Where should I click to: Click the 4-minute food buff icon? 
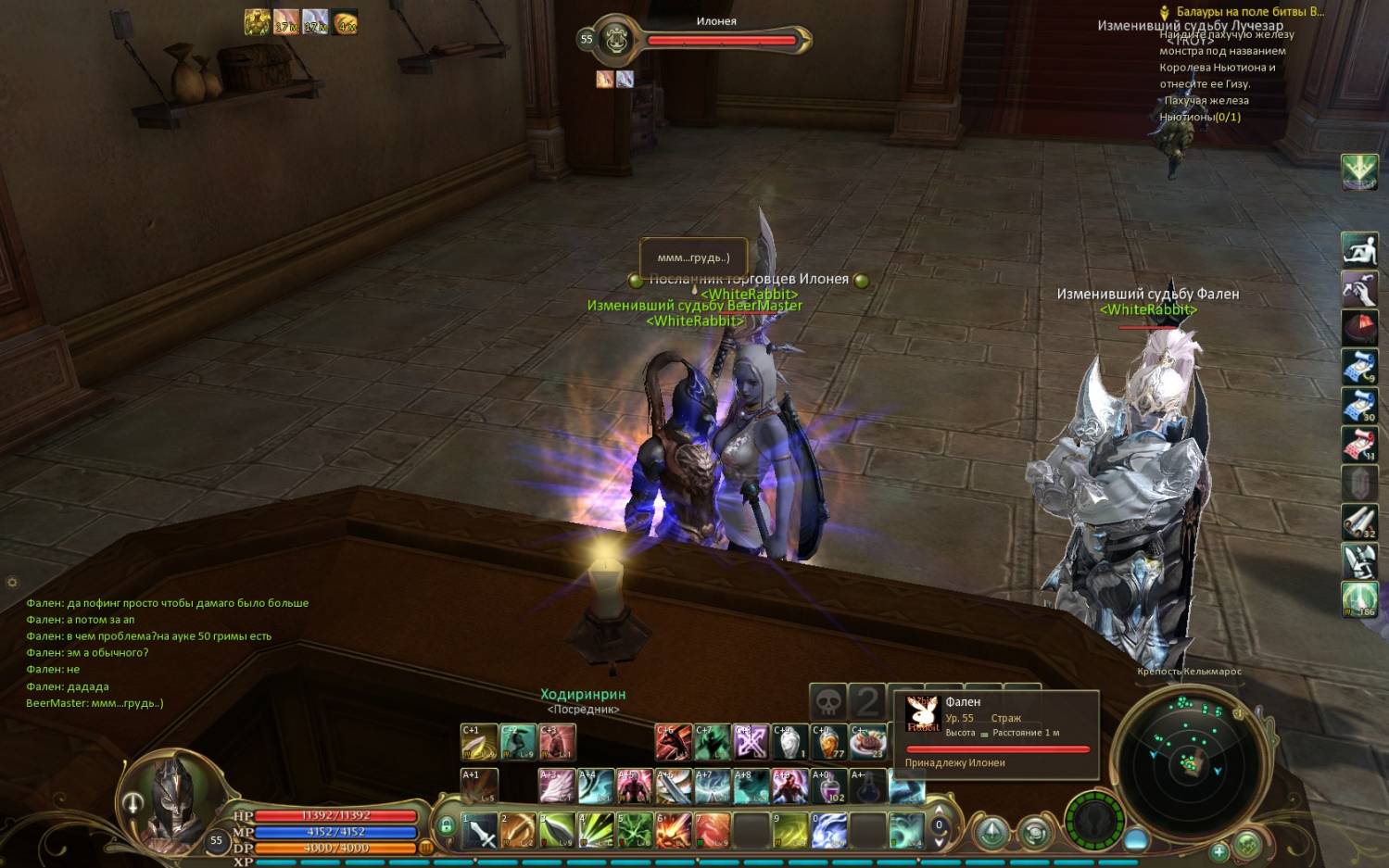tap(346, 21)
